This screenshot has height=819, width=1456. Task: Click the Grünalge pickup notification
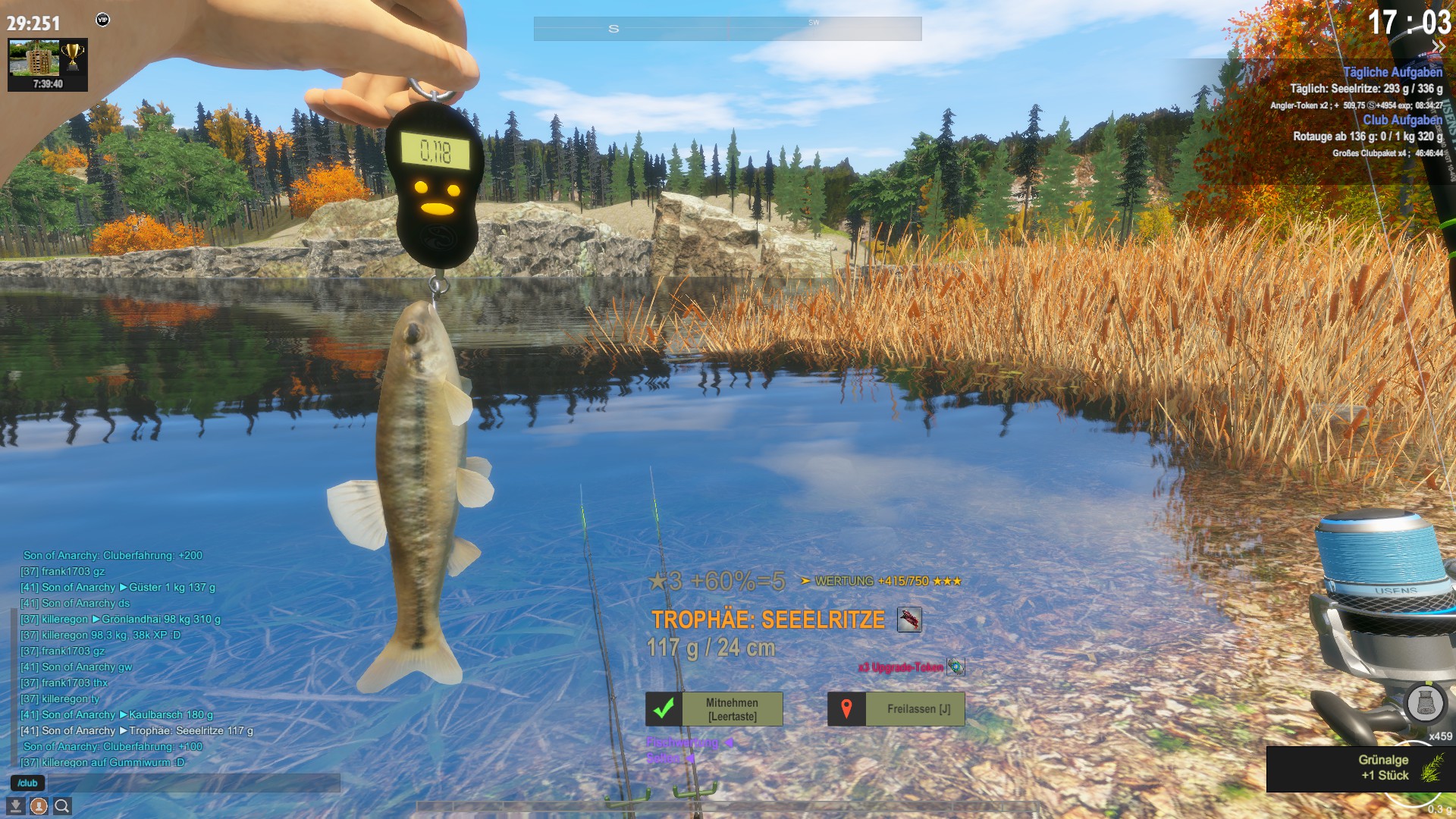(1361, 768)
